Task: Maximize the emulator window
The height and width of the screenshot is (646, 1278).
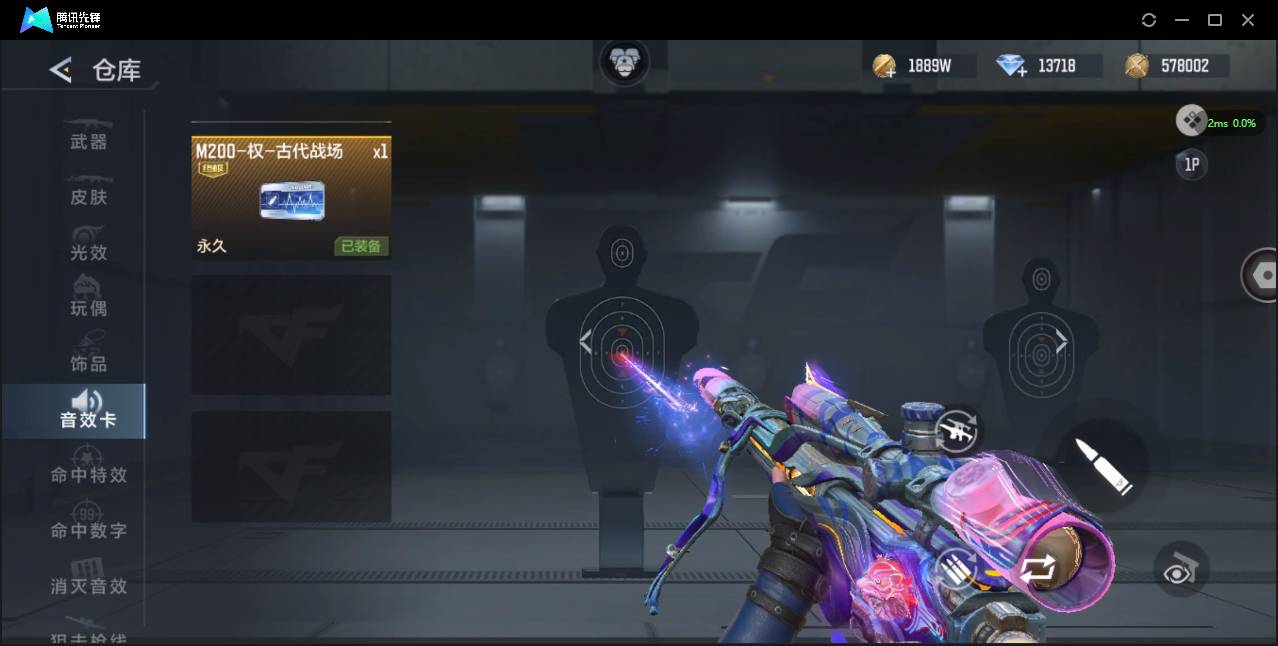Action: click(x=1215, y=20)
